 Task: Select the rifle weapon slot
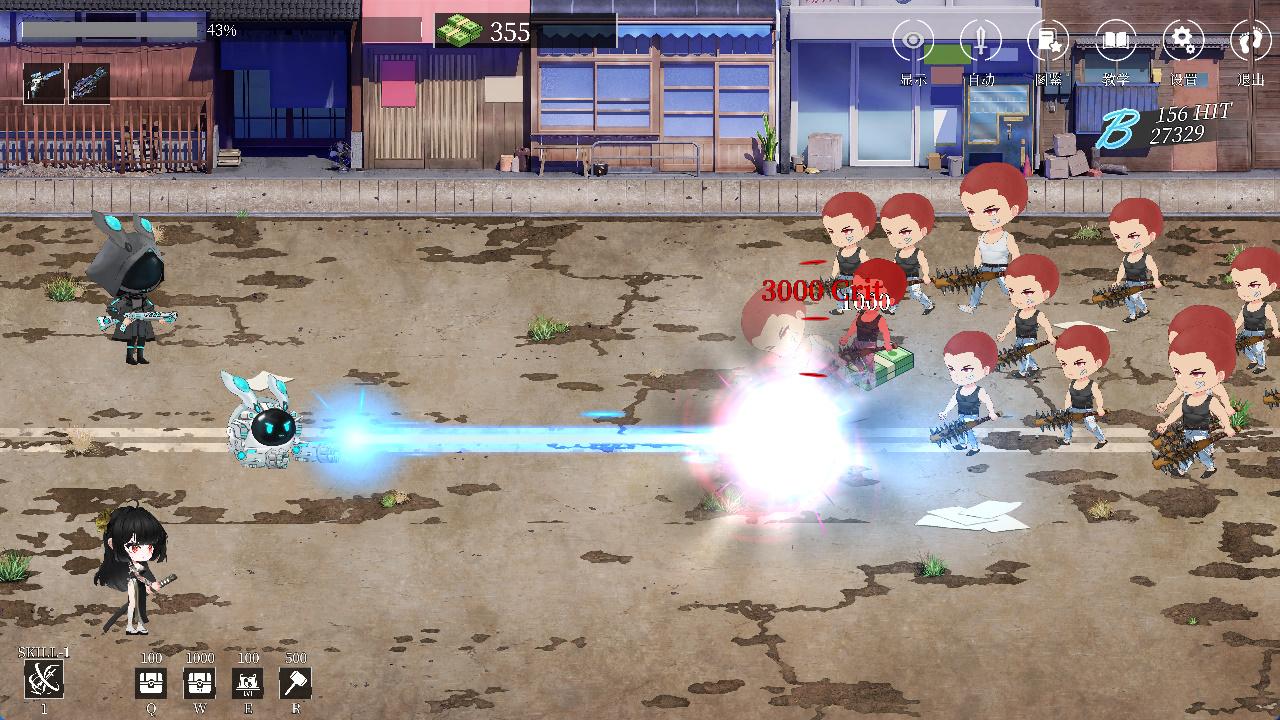coord(89,83)
